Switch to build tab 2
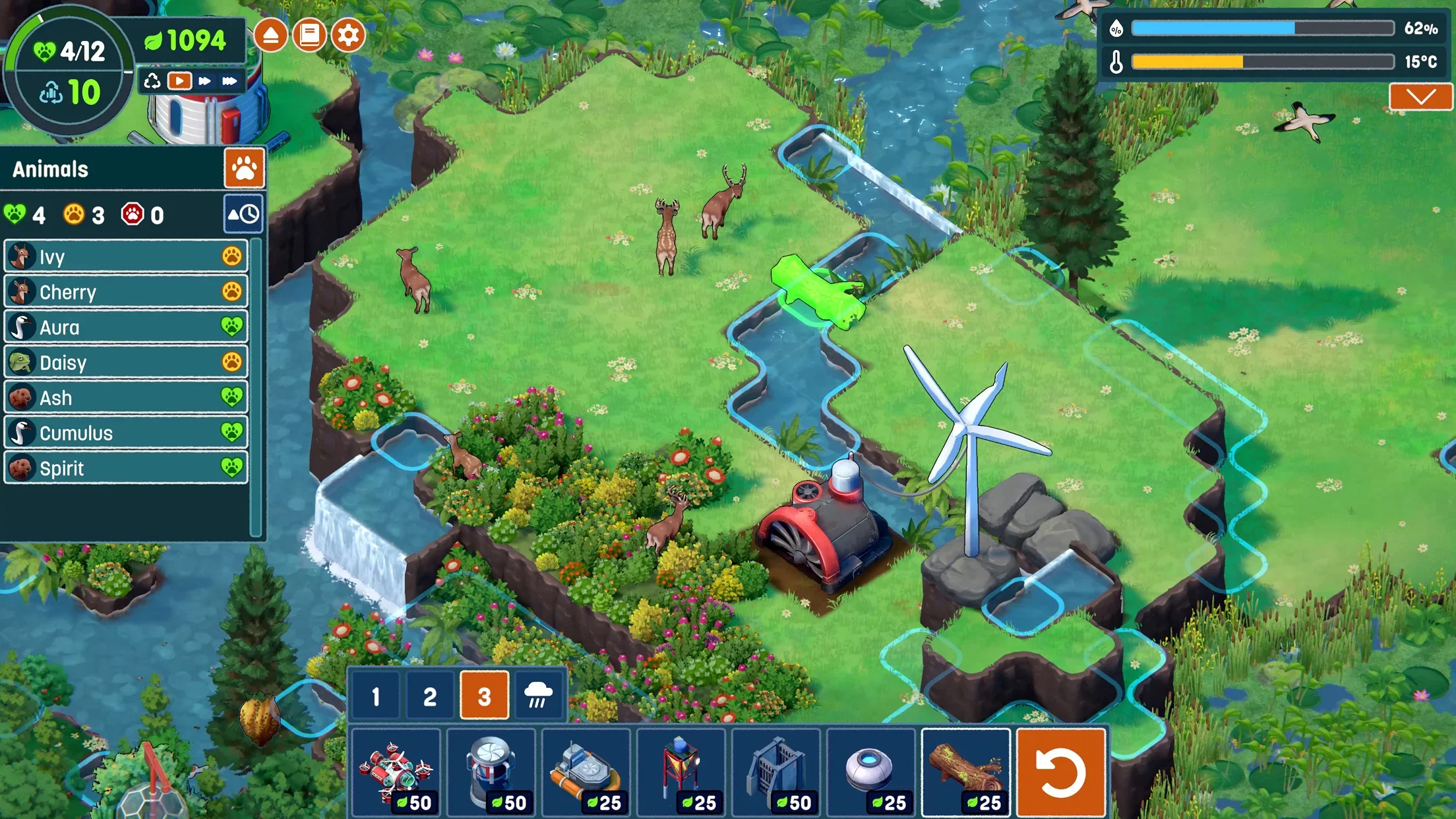This screenshot has width=1456, height=819. click(430, 696)
